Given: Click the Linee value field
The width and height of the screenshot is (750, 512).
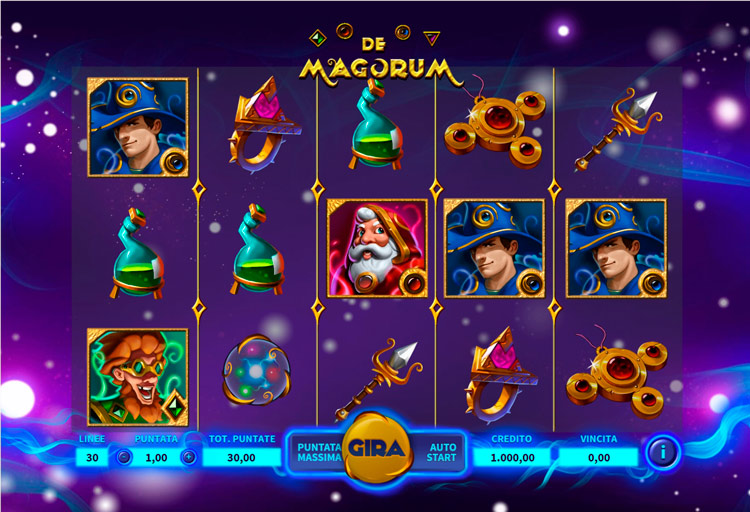Looking at the screenshot, I should (92, 457).
